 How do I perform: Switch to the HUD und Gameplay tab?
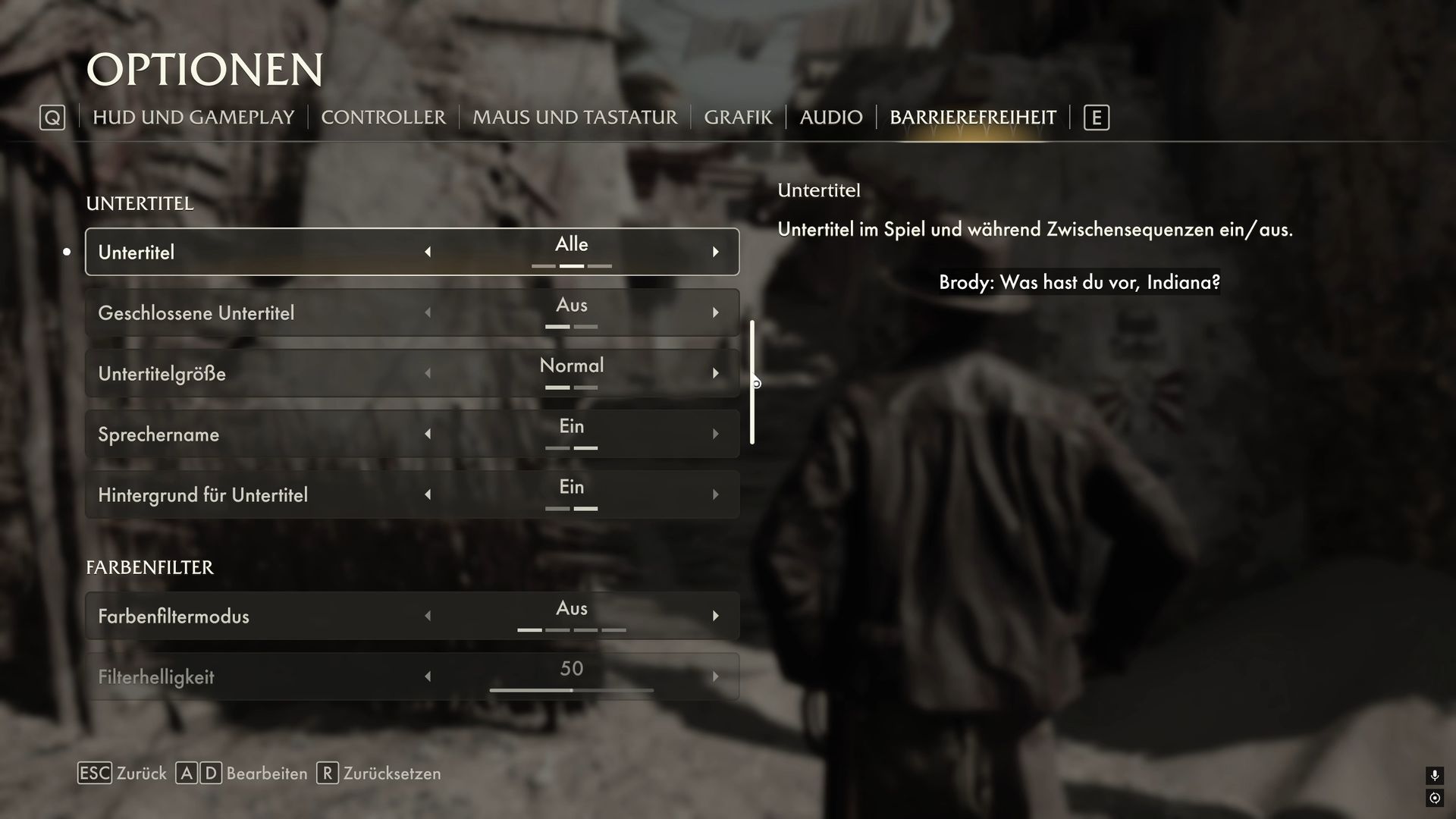click(x=193, y=118)
